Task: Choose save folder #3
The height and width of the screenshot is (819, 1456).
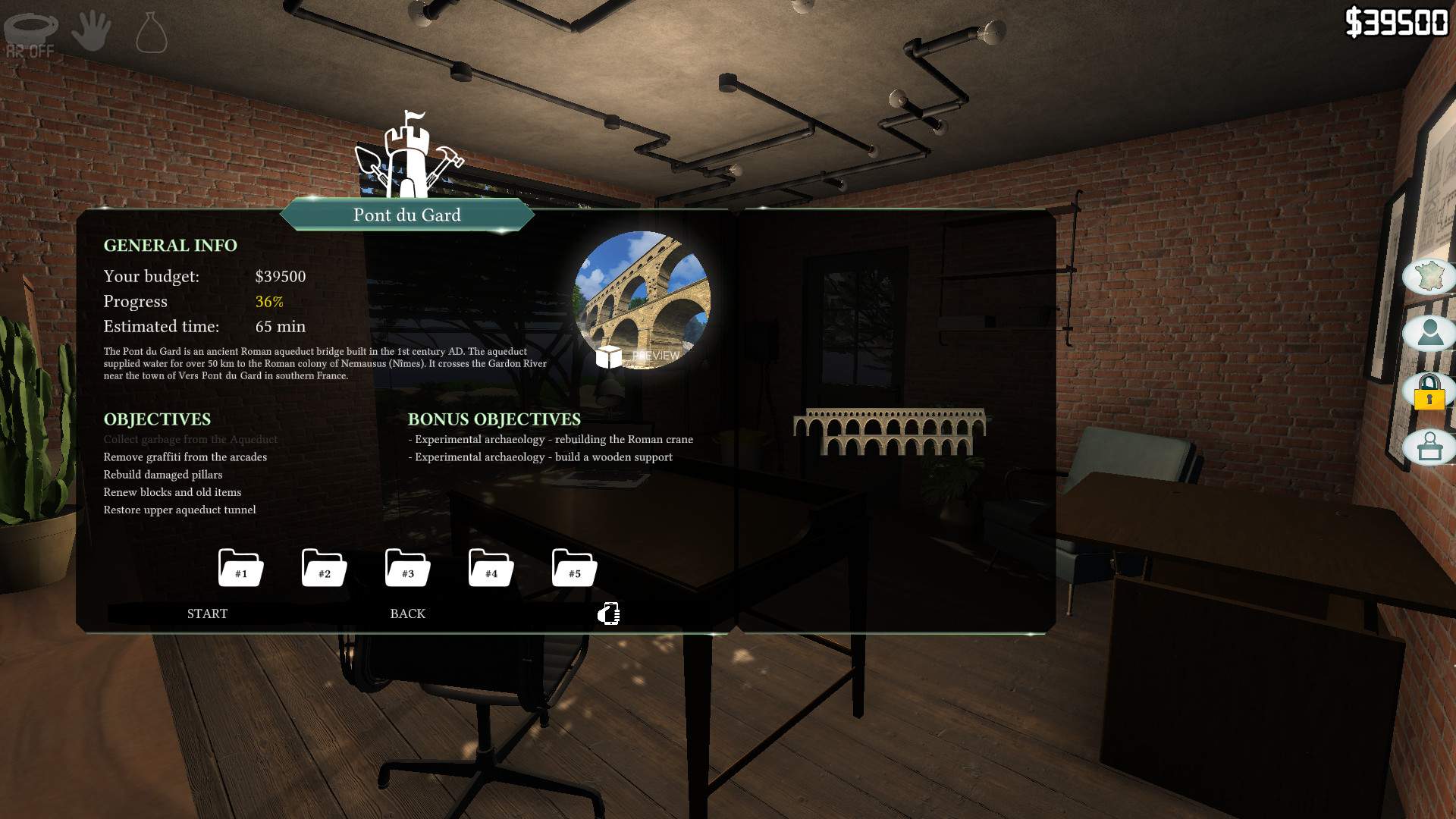Action: point(407,568)
